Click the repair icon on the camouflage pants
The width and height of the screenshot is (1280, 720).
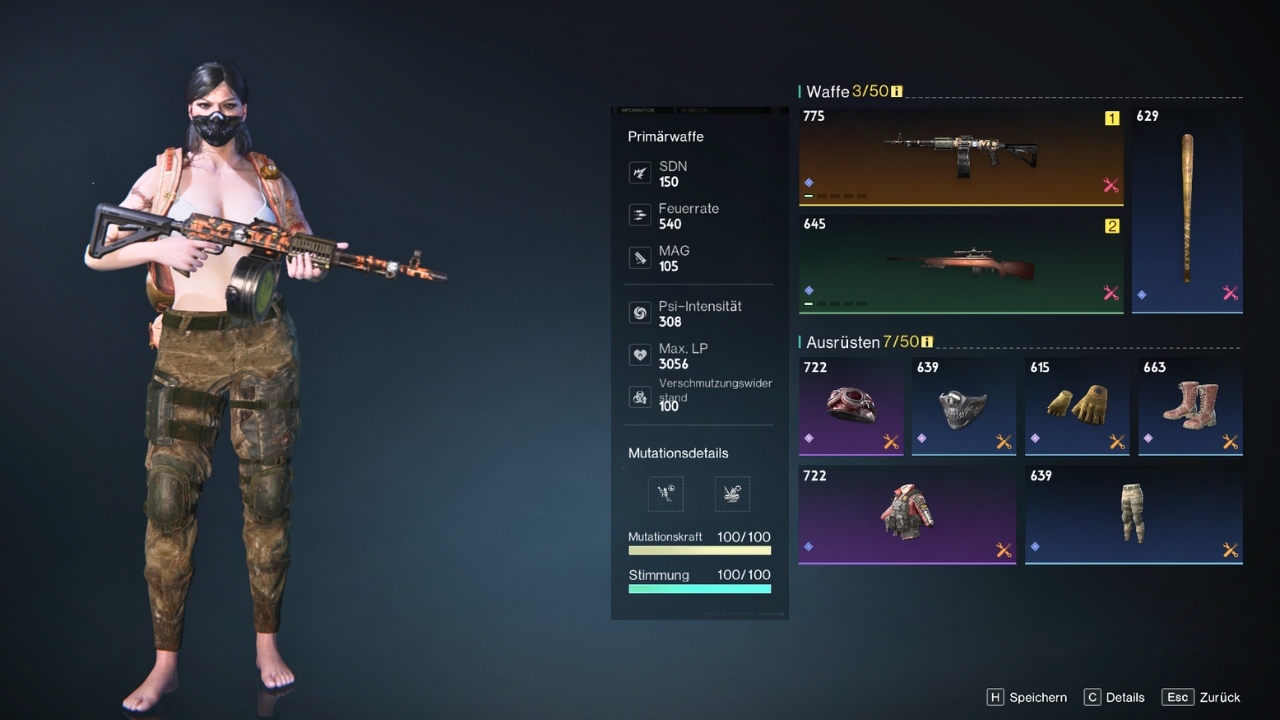1230,550
